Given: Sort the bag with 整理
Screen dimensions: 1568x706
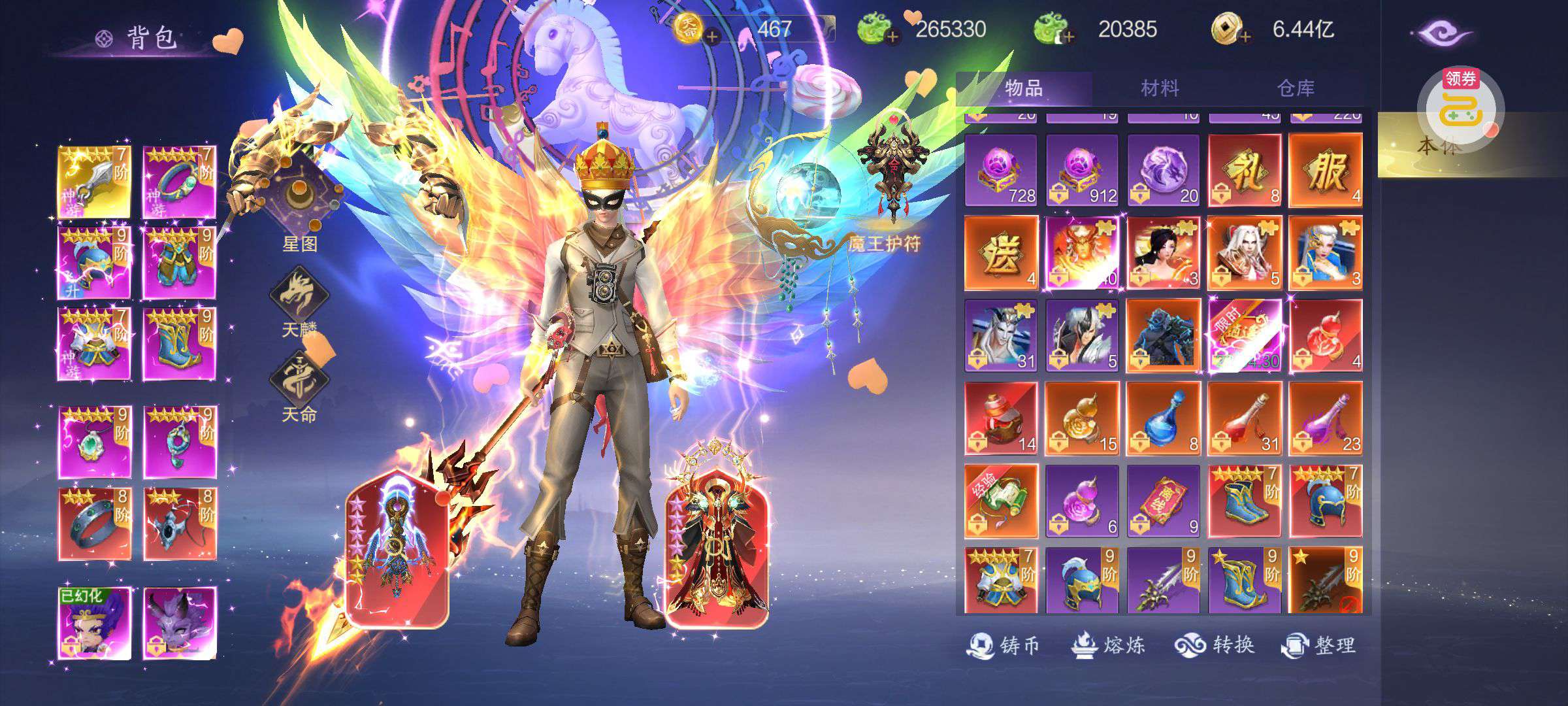Looking at the screenshot, I should tap(1318, 646).
